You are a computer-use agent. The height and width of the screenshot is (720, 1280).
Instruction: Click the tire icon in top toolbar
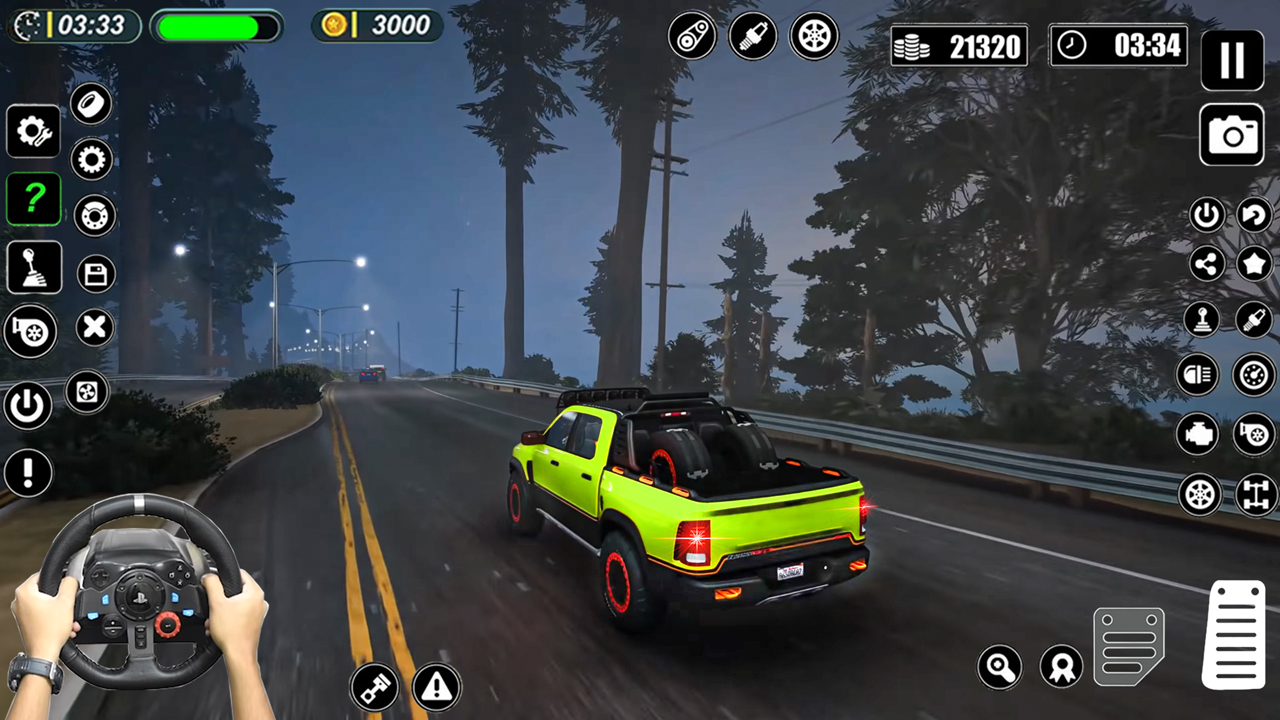click(813, 35)
